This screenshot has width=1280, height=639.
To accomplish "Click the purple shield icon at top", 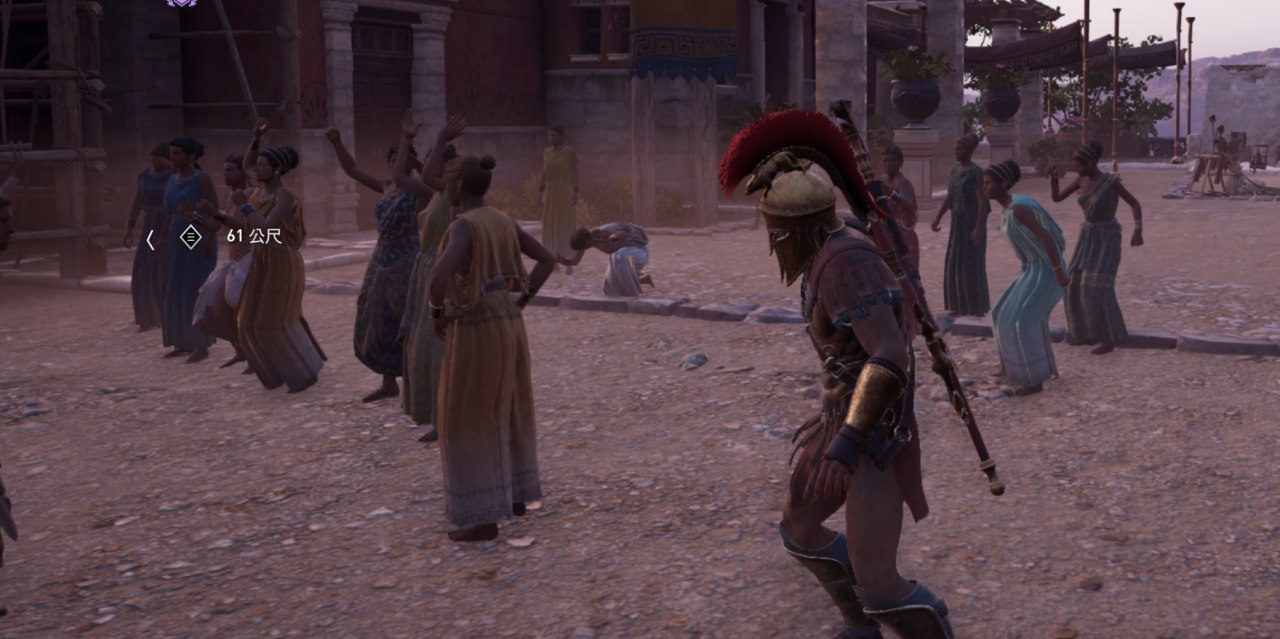I will 181,3.
